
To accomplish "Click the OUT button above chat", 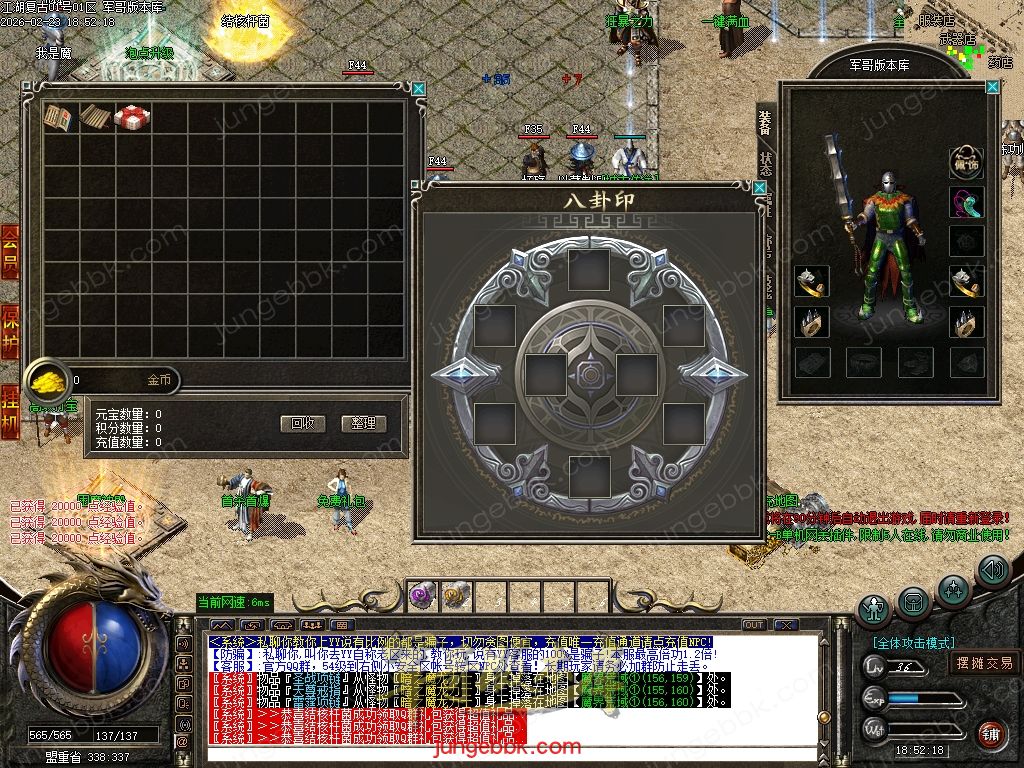I will [754, 625].
